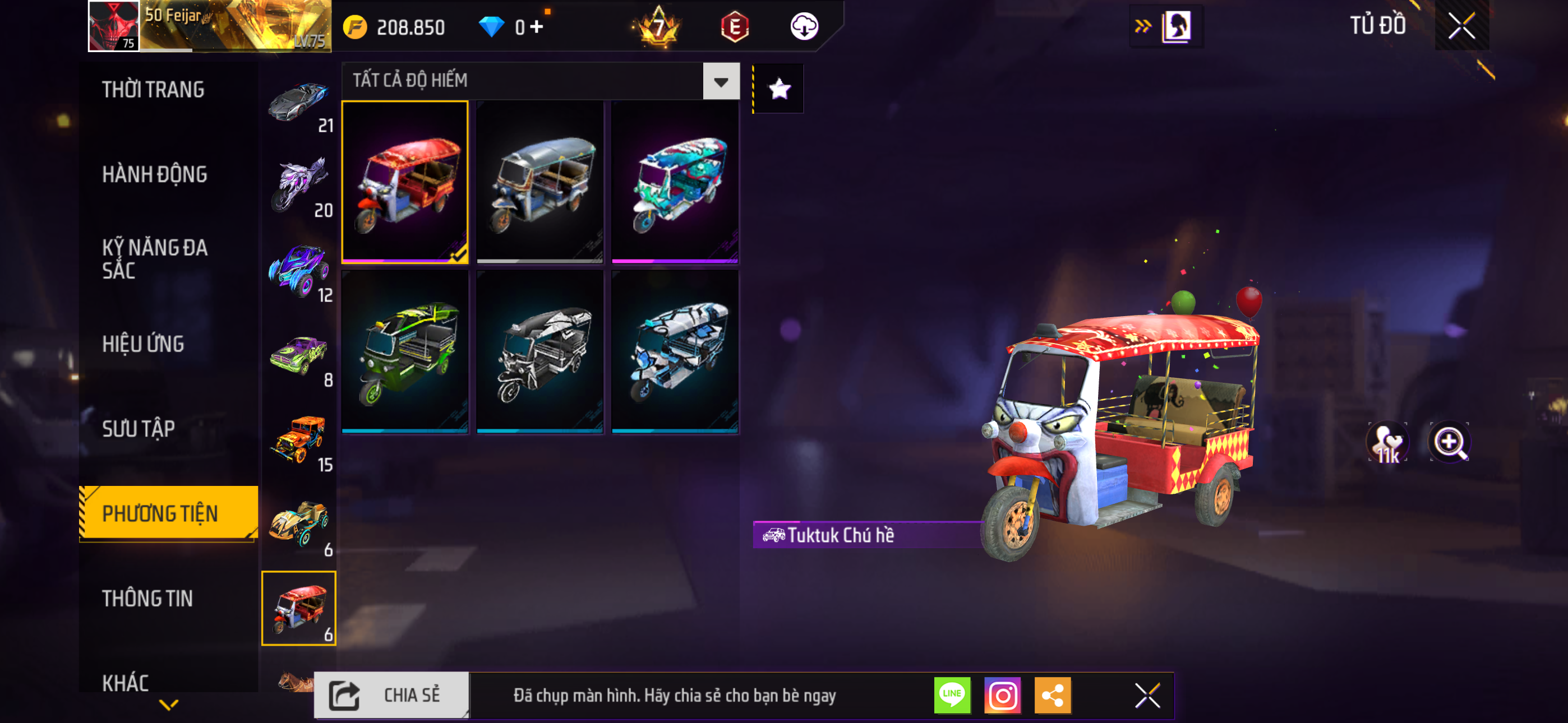Screen dimensions: 1568x723
Task: Click the Chia Sẻ share button
Action: click(391, 695)
